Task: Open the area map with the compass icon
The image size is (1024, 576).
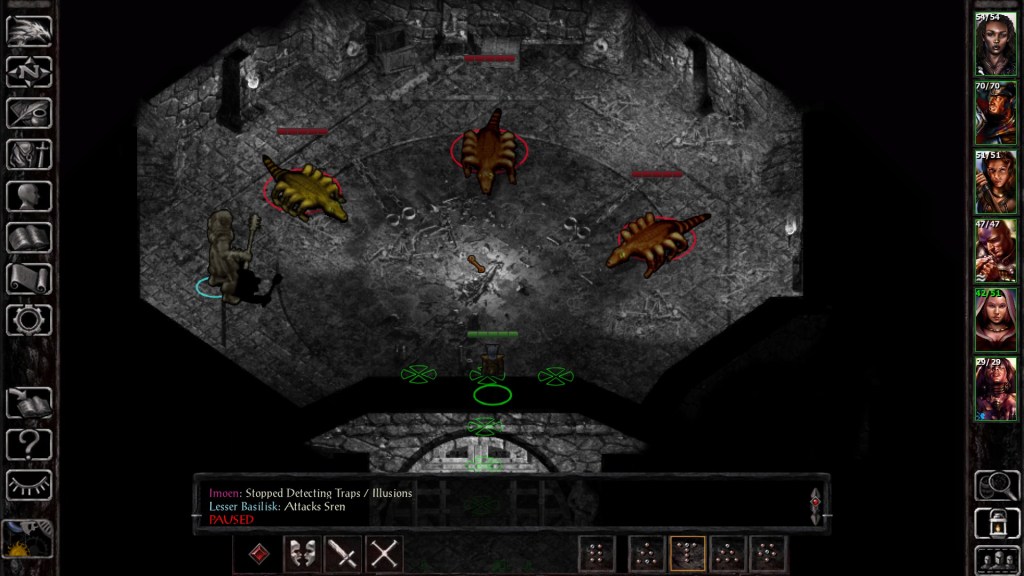Action: [29, 71]
